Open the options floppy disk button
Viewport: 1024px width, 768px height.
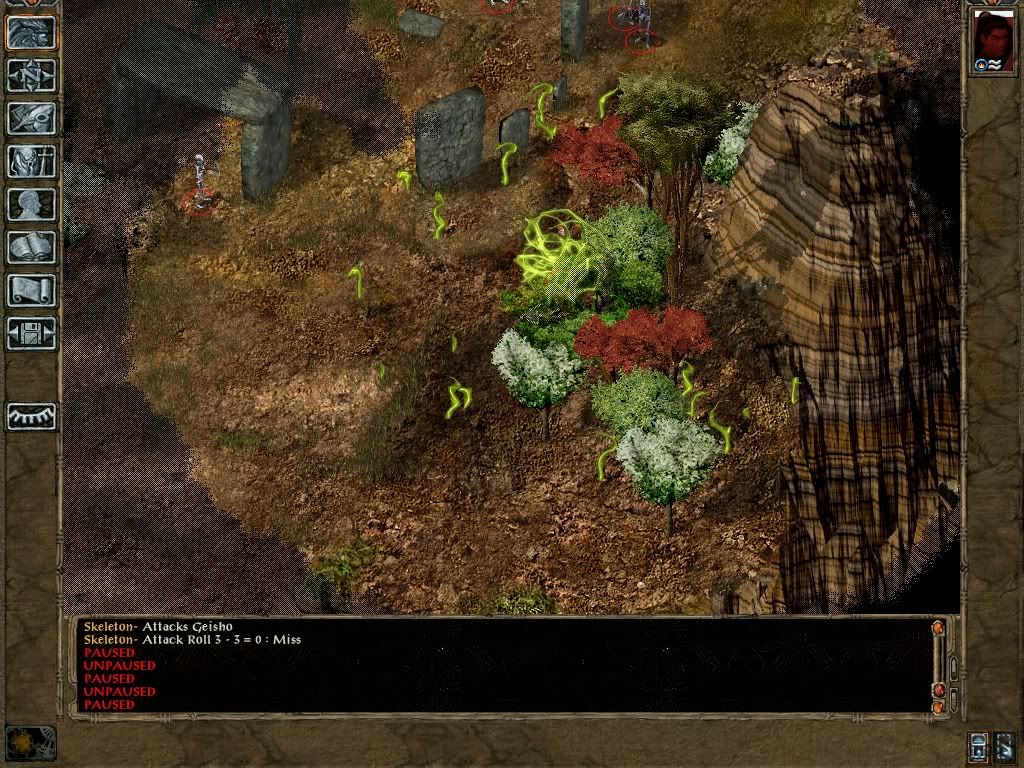pos(31,333)
